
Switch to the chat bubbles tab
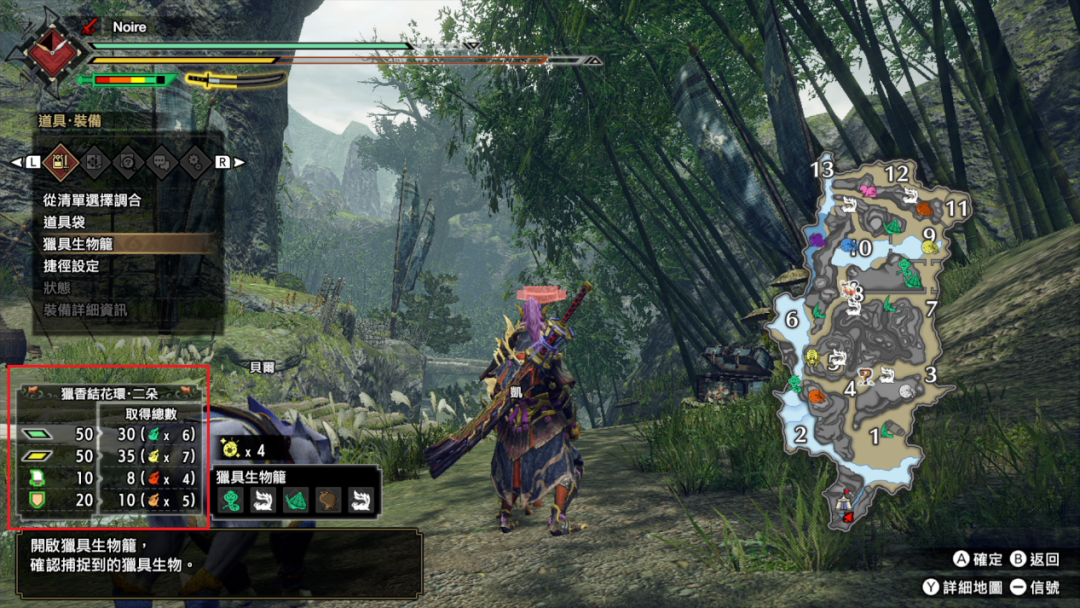(162, 161)
